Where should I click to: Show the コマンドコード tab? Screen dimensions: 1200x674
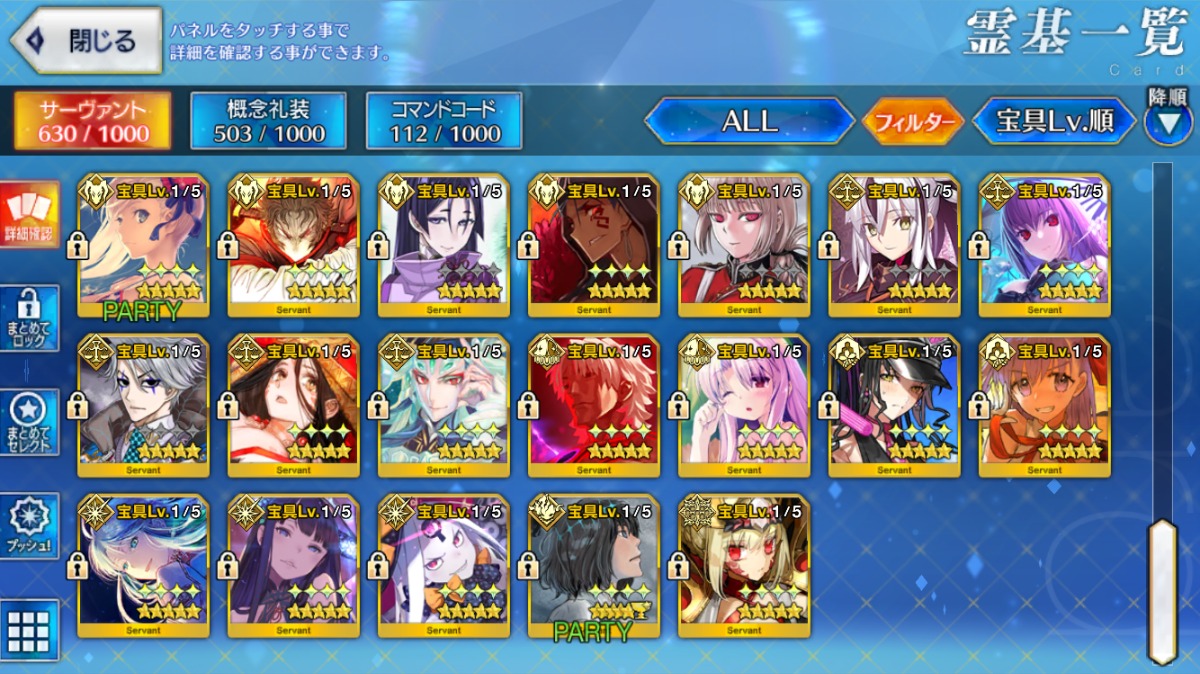point(444,121)
